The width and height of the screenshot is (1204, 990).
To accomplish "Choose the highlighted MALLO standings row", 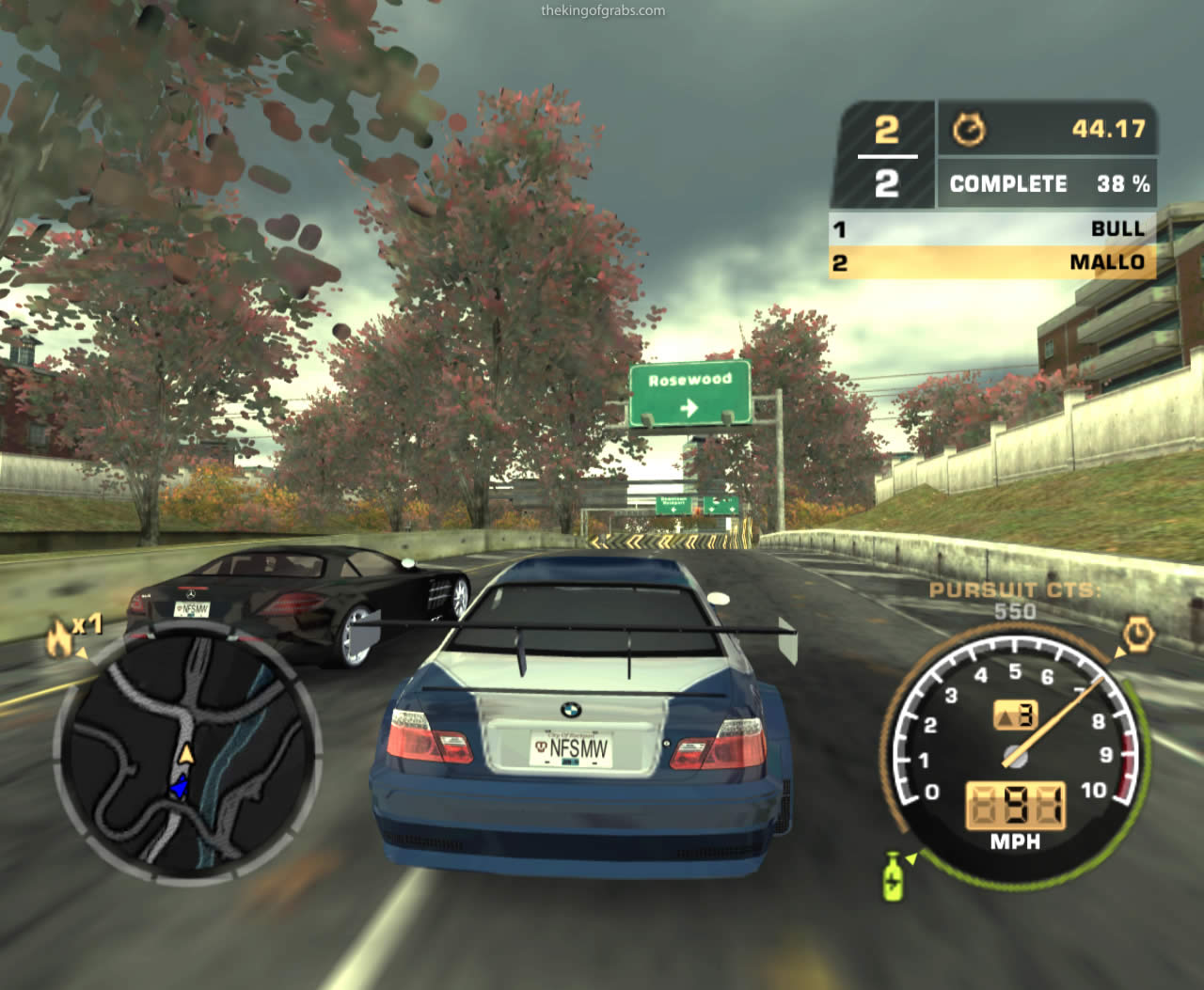I will [x=991, y=262].
